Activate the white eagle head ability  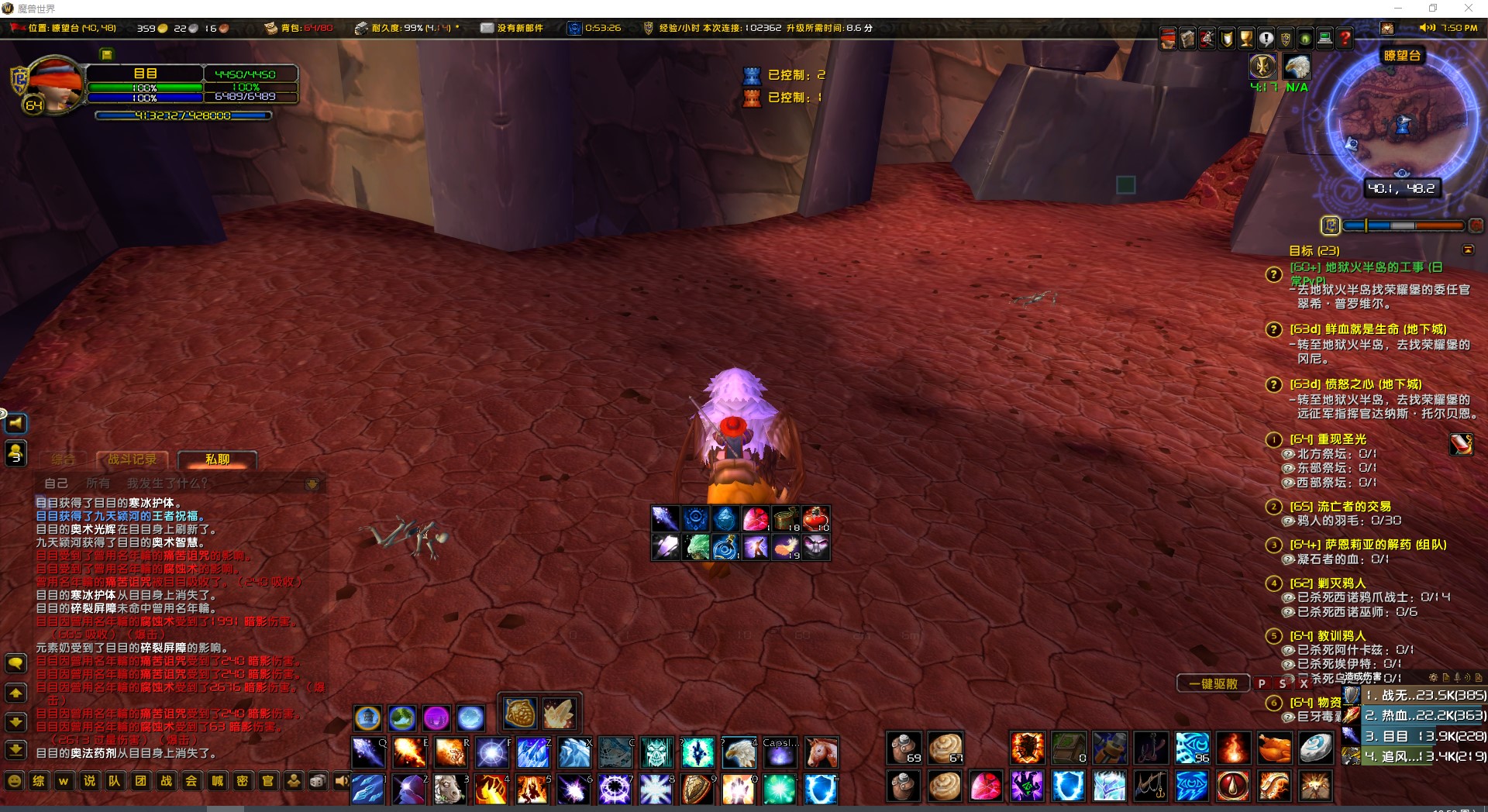click(x=739, y=752)
